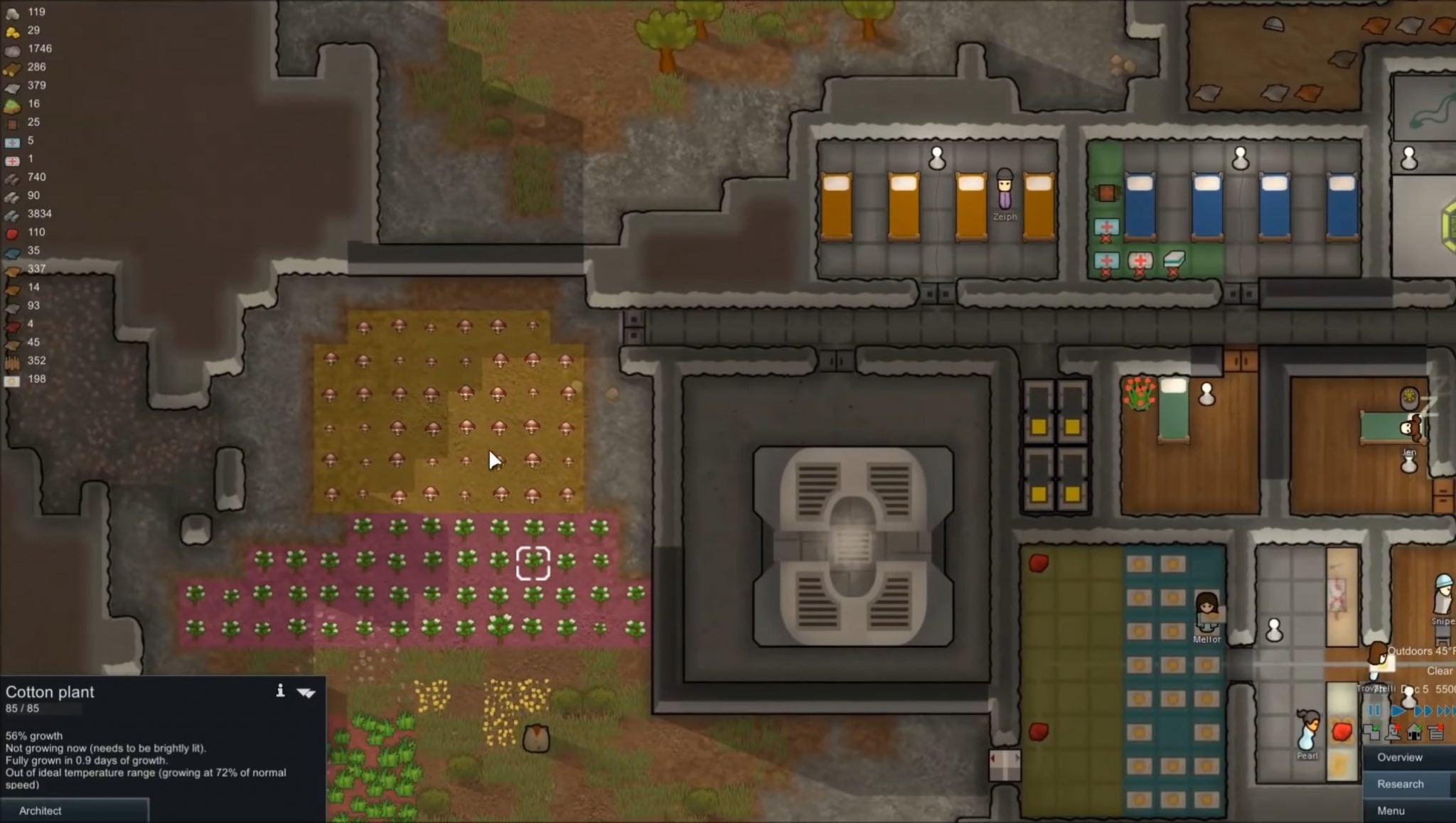Toggle the resource readout list icon

(1435, 732)
